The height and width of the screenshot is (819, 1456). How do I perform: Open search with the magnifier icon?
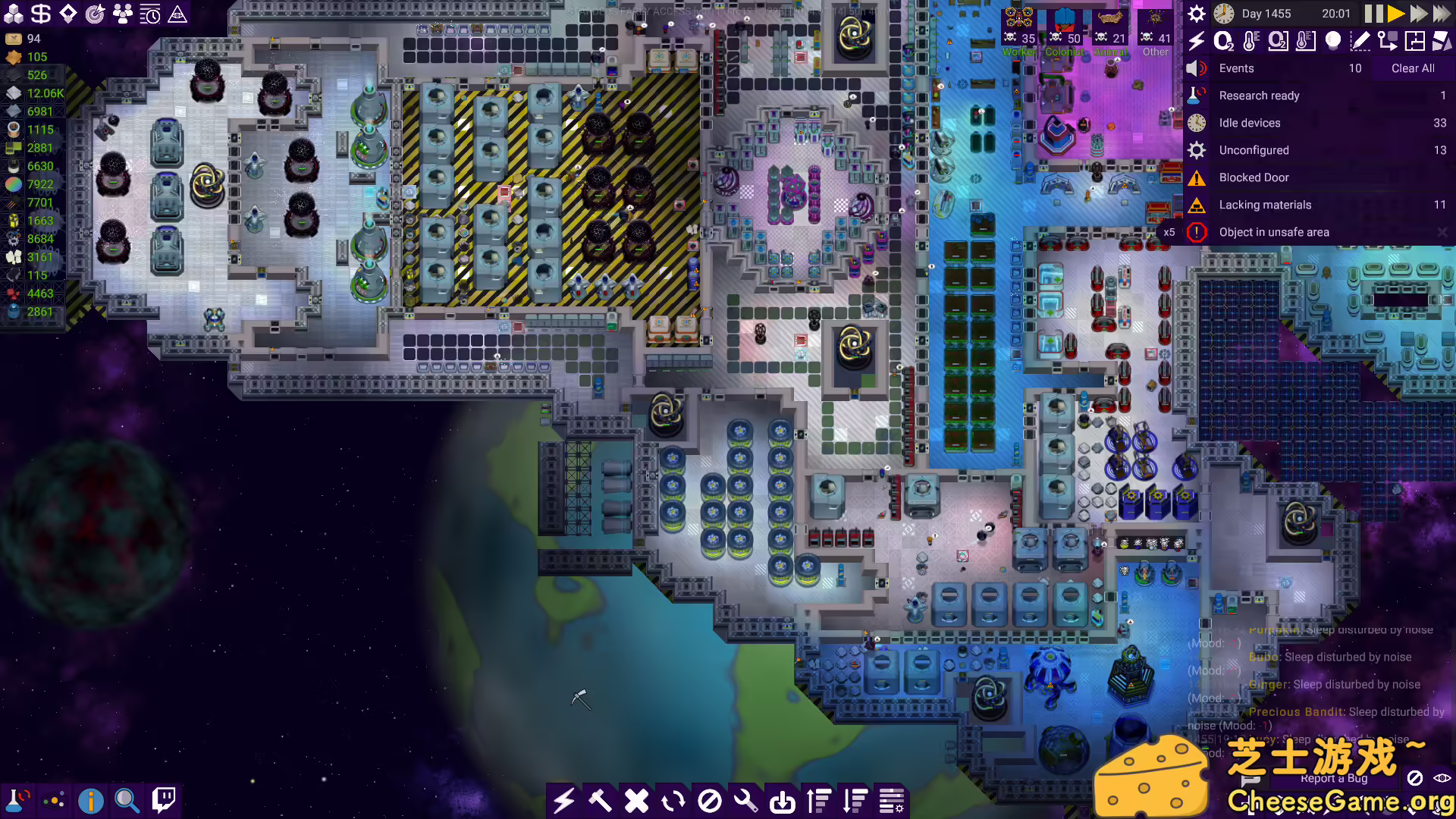tap(126, 800)
